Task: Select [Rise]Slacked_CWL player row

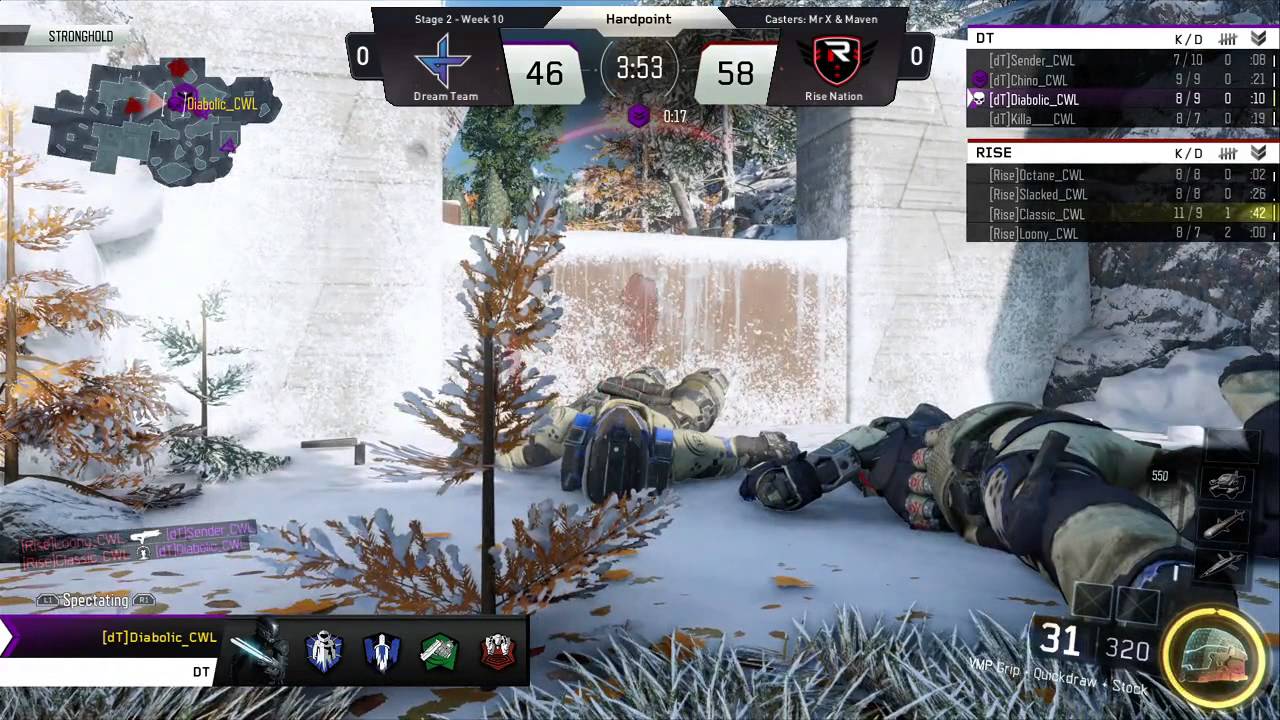Action: [1038, 194]
